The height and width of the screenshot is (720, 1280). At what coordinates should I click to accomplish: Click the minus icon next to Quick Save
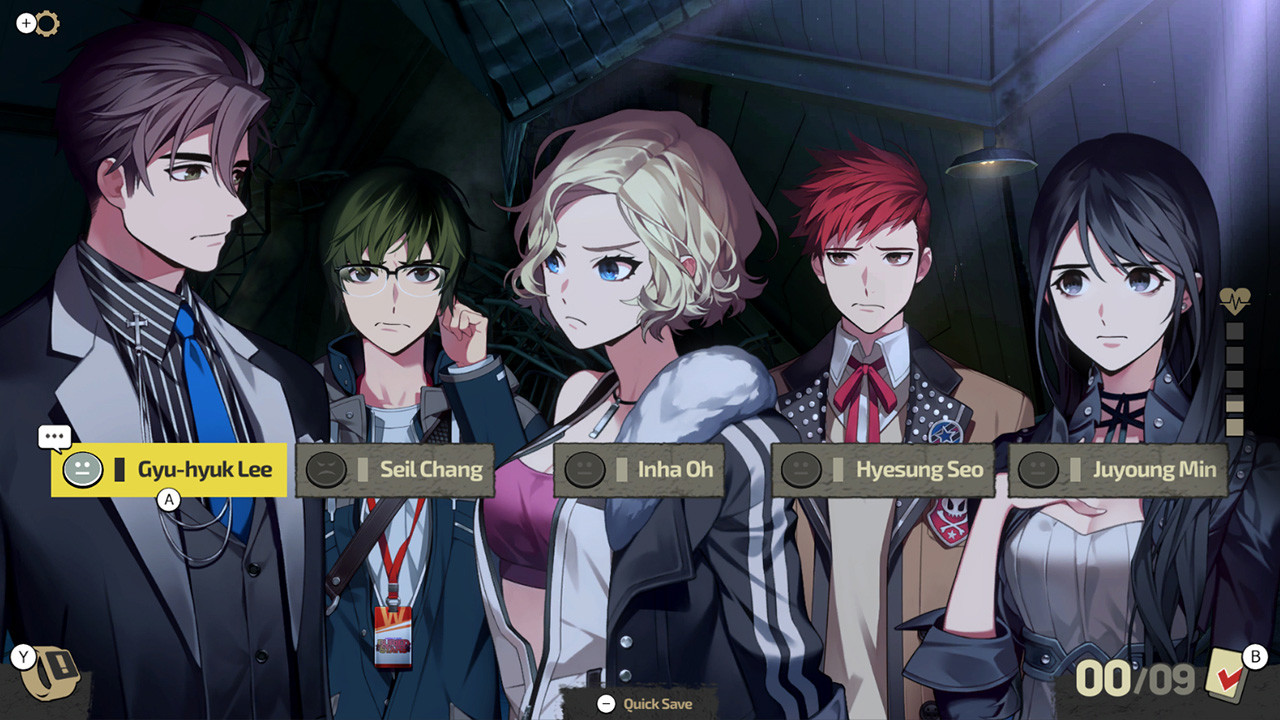coord(605,704)
